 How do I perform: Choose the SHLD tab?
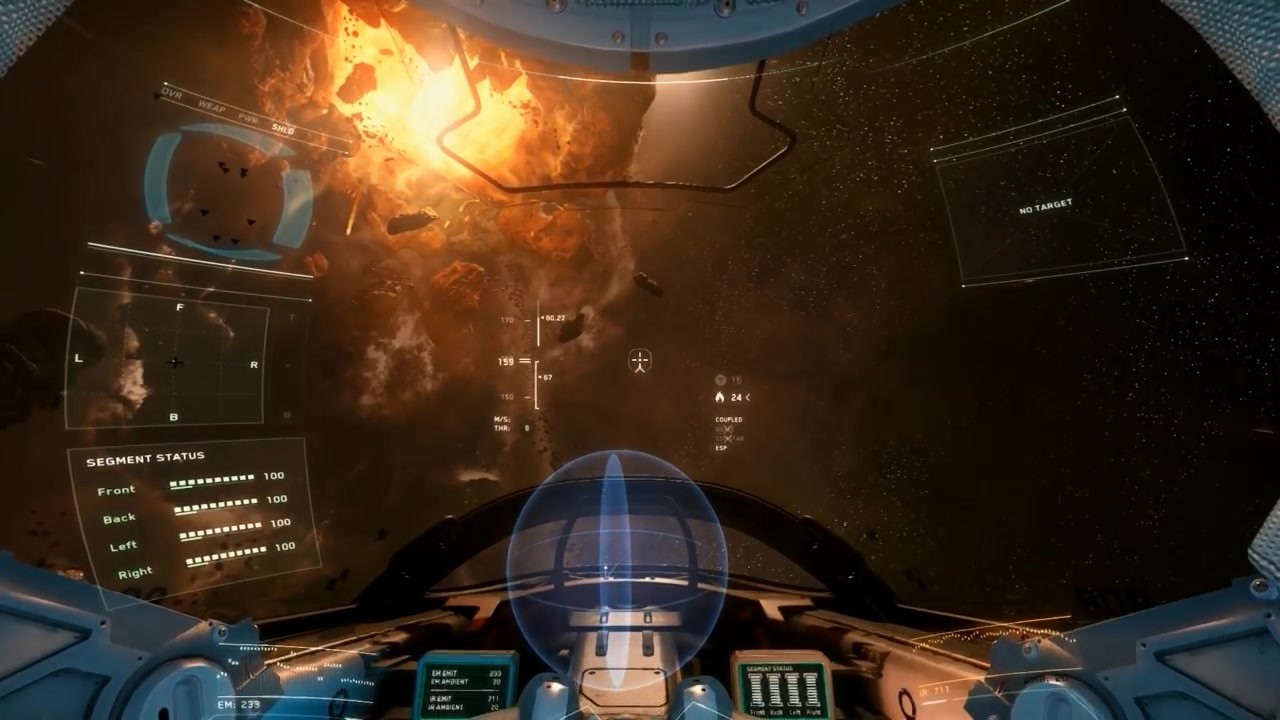point(283,129)
